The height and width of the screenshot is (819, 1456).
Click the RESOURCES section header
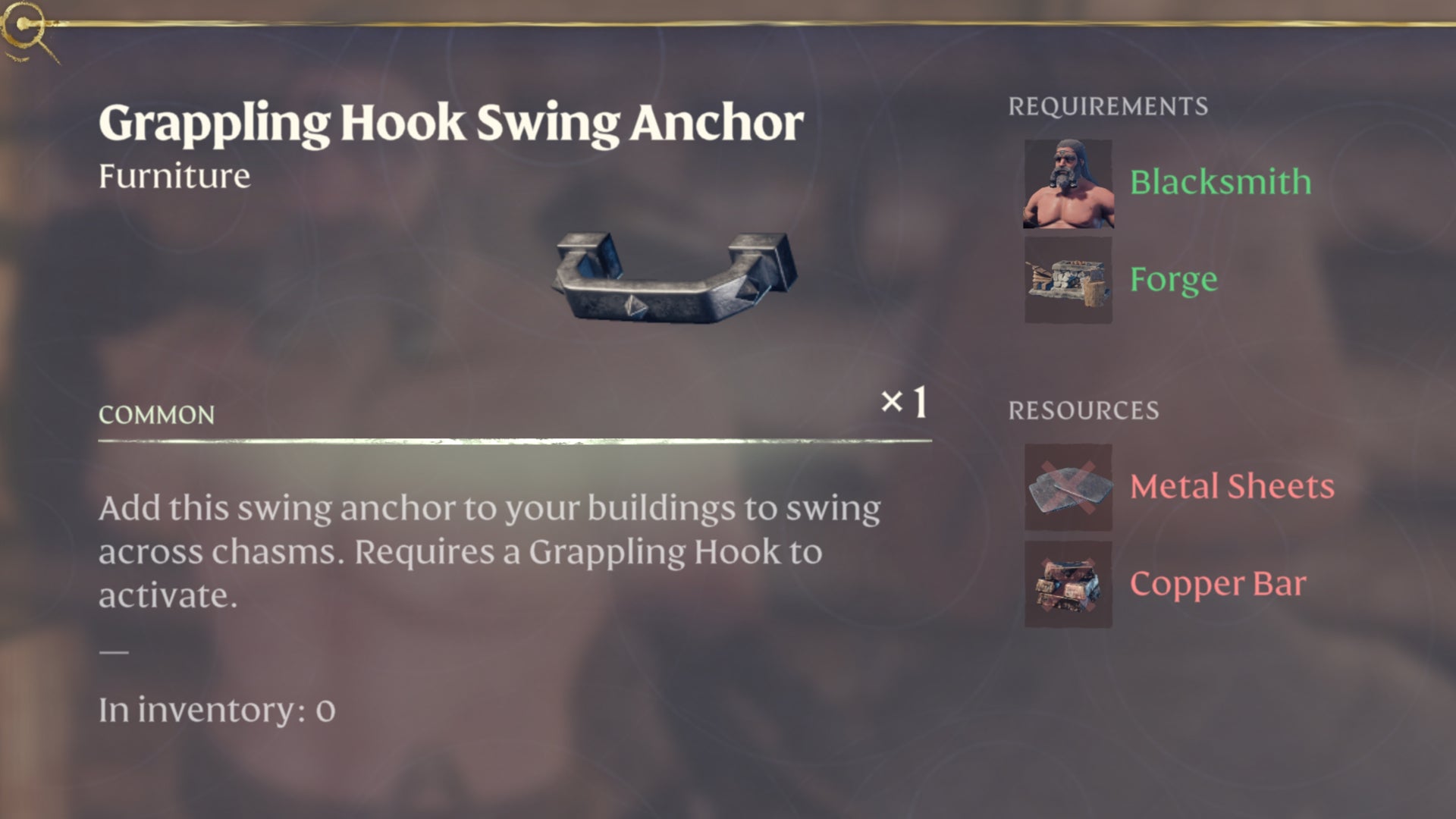point(1084,410)
